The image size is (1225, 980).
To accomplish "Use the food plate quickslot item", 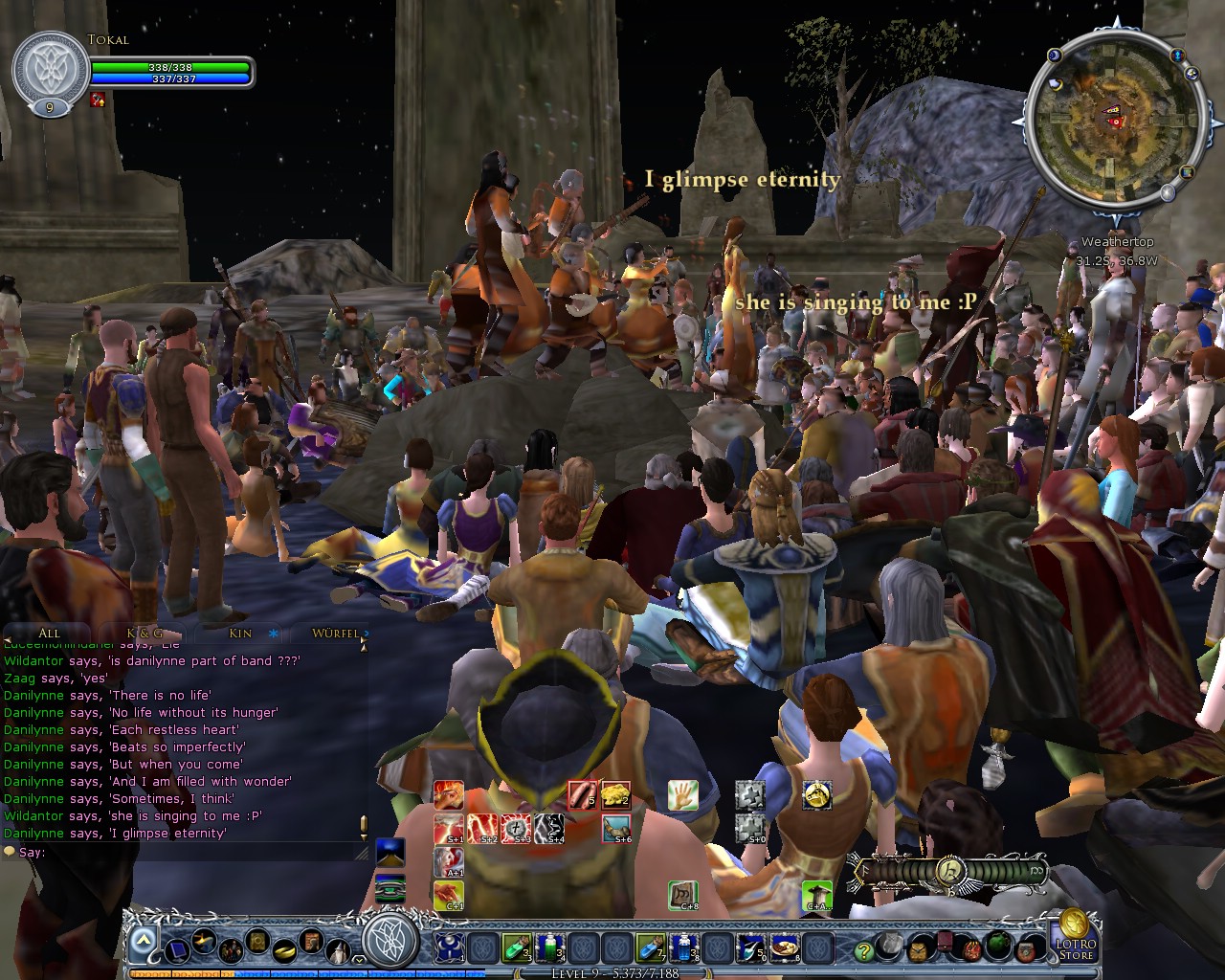I will tap(785, 947).
